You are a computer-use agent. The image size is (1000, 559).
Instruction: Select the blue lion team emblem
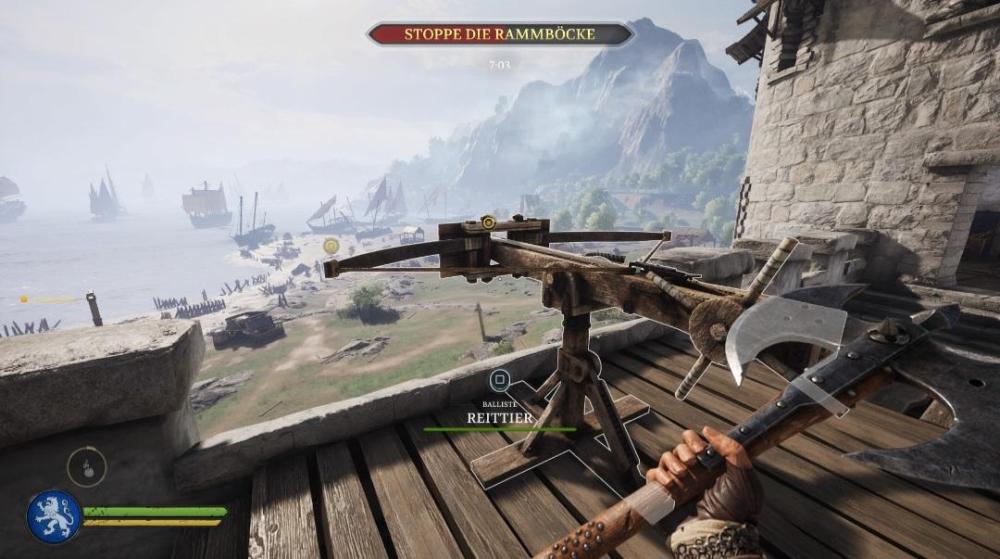tap(54, 516)
